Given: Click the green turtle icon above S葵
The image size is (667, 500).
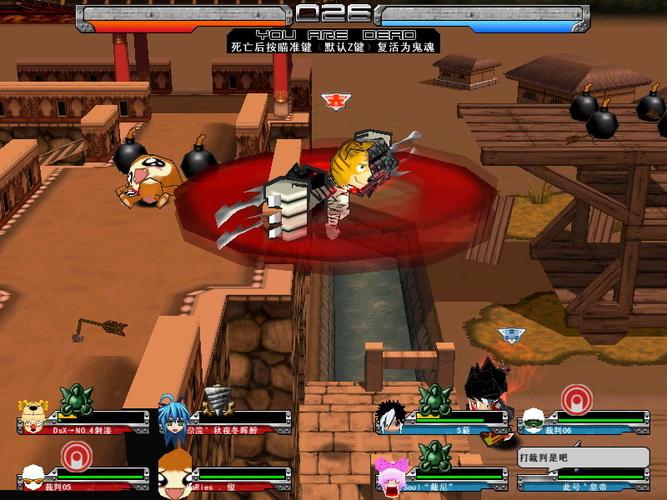Looking at the screenshot, I should (x=435, y=400).
